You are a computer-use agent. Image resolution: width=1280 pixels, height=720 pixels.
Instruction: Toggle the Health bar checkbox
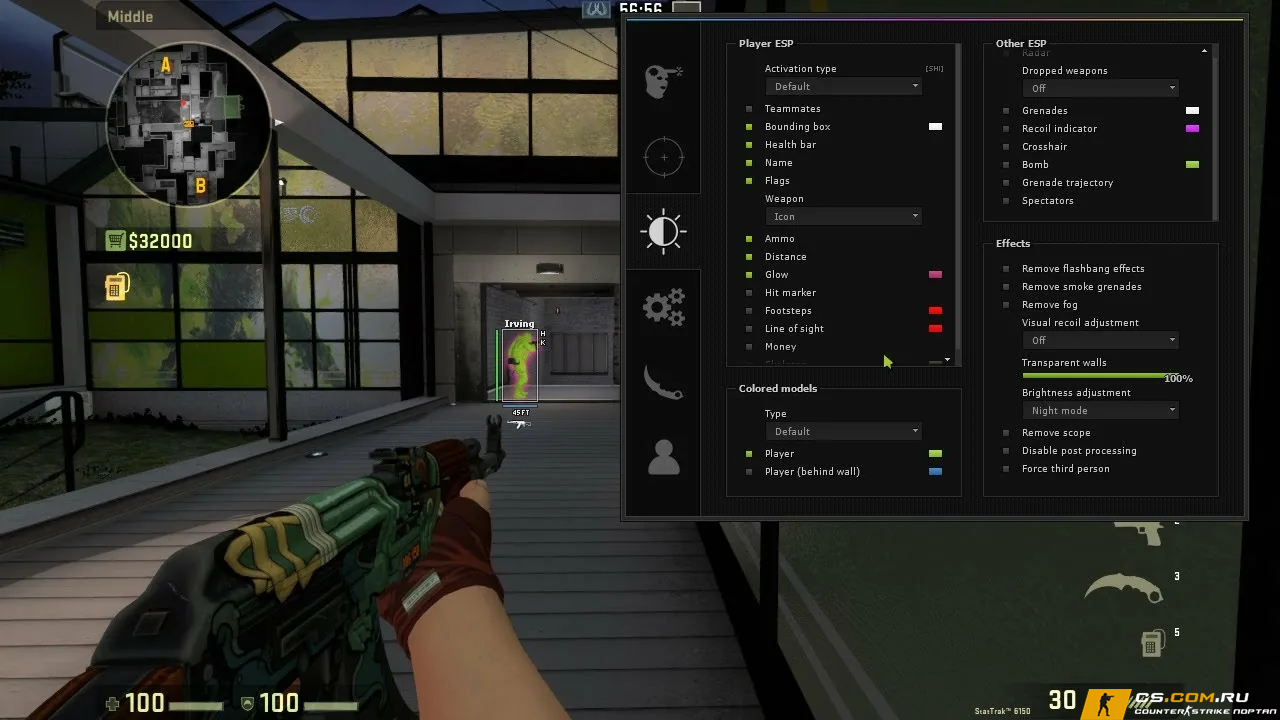point(749,145)
